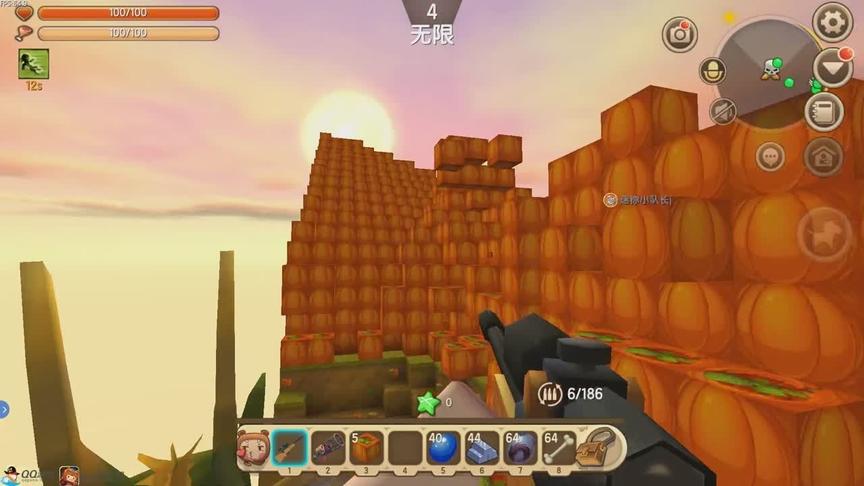Viewport: 864px width, 486px height.
Task: Select the launcher weapon in slot 2
Action: (x=328, y=447)
